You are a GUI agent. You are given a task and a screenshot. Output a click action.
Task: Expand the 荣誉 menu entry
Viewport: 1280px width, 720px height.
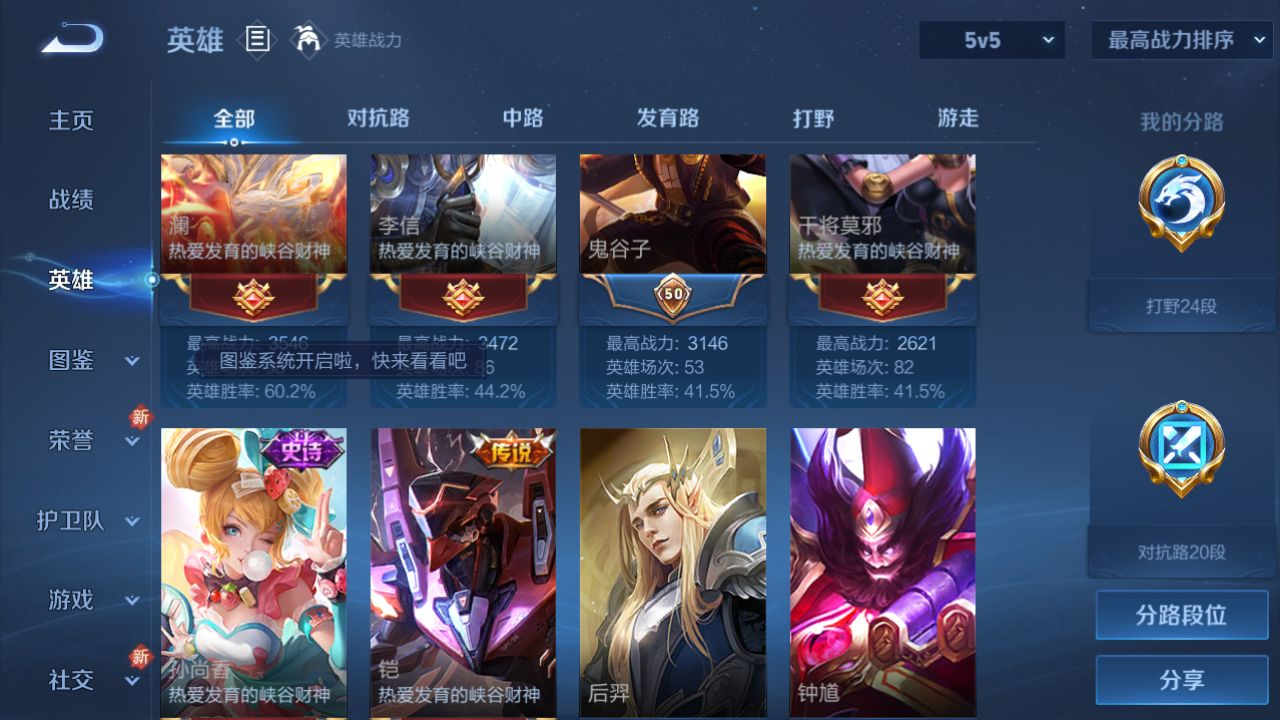(88, 440)
